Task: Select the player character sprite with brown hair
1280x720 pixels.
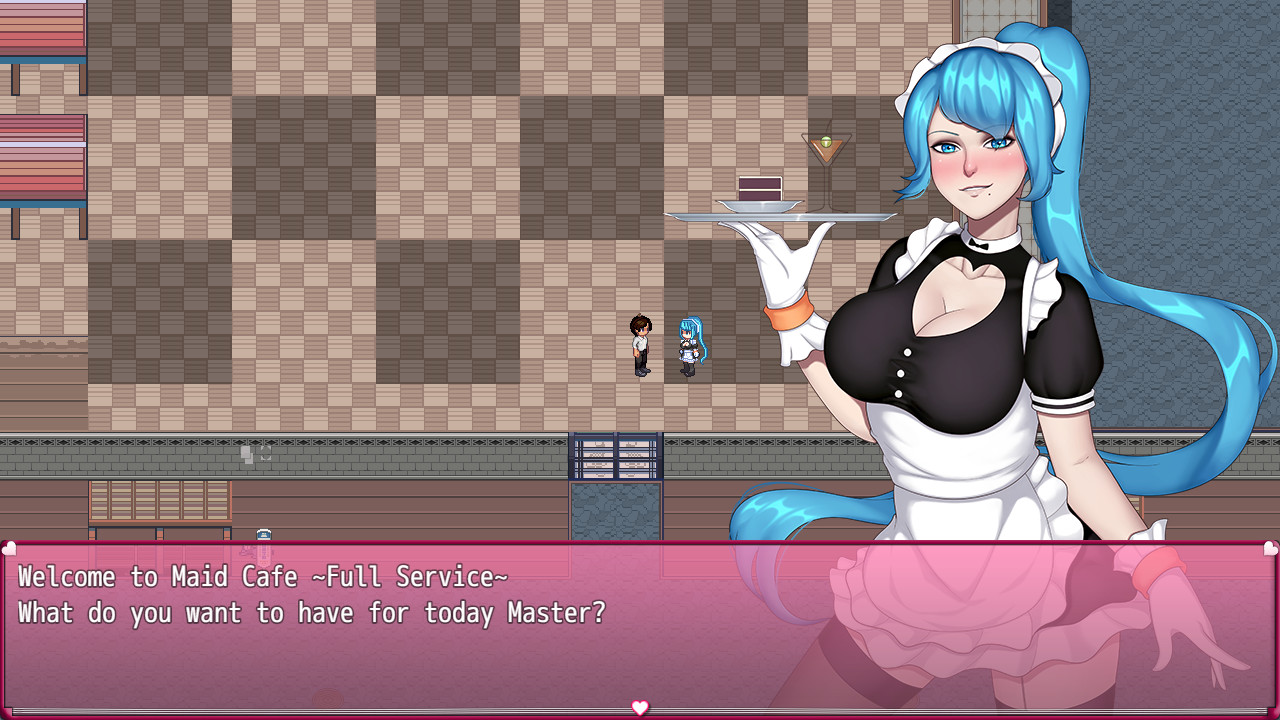Action: (640, 345)
